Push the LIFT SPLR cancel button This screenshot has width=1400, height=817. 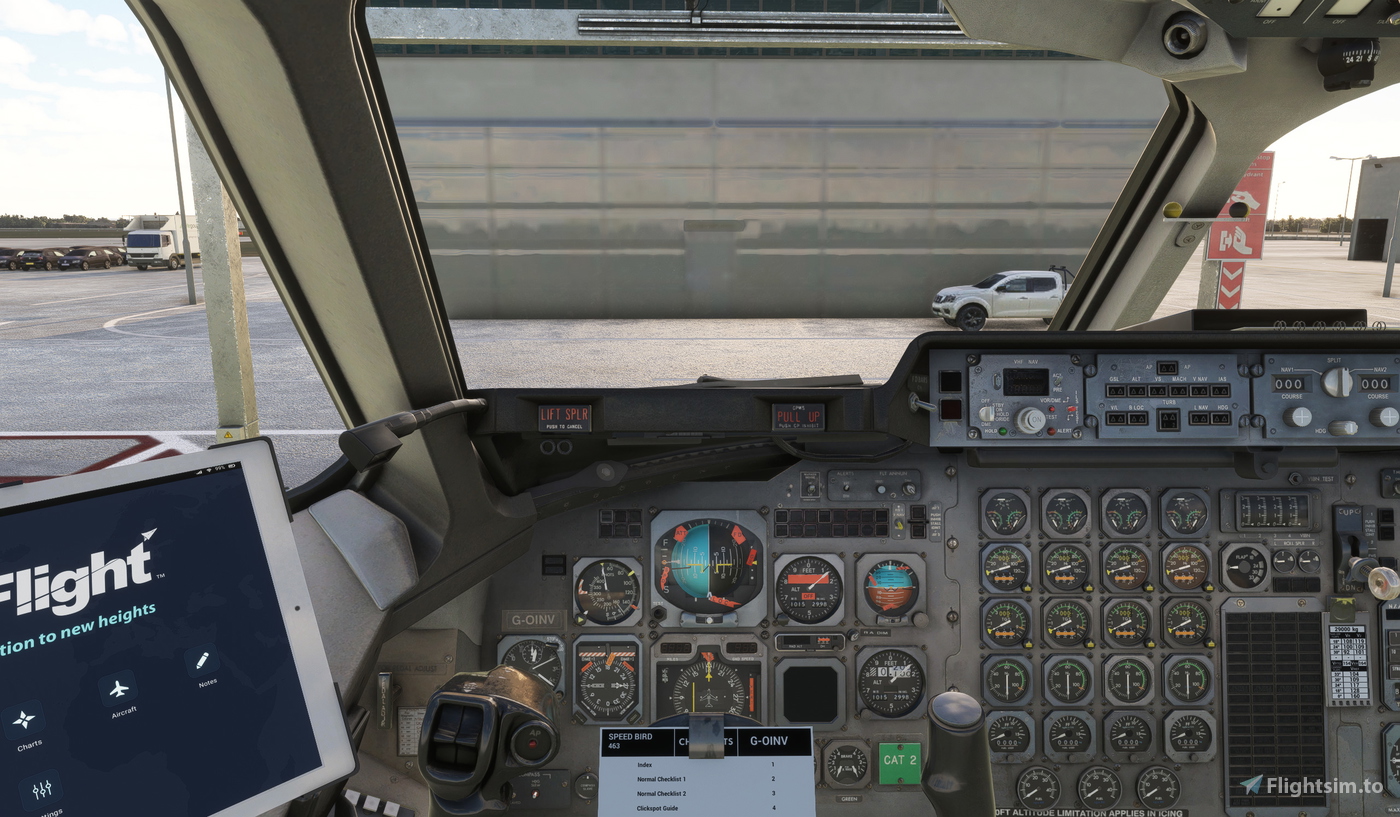pos(566,416)
